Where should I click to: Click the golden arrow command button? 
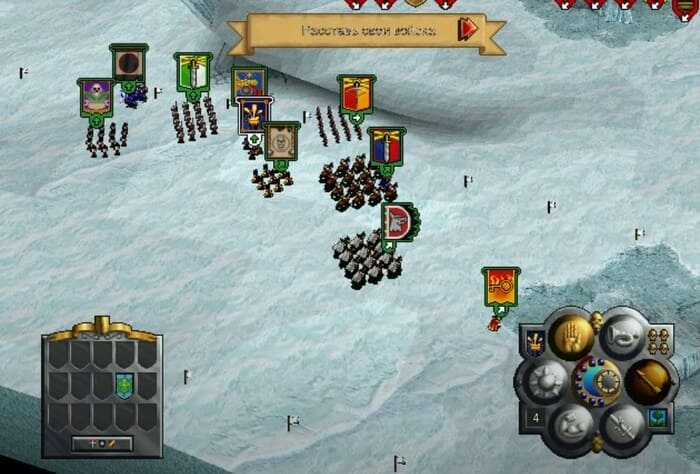pyautogui.click(x=646, y=379)
